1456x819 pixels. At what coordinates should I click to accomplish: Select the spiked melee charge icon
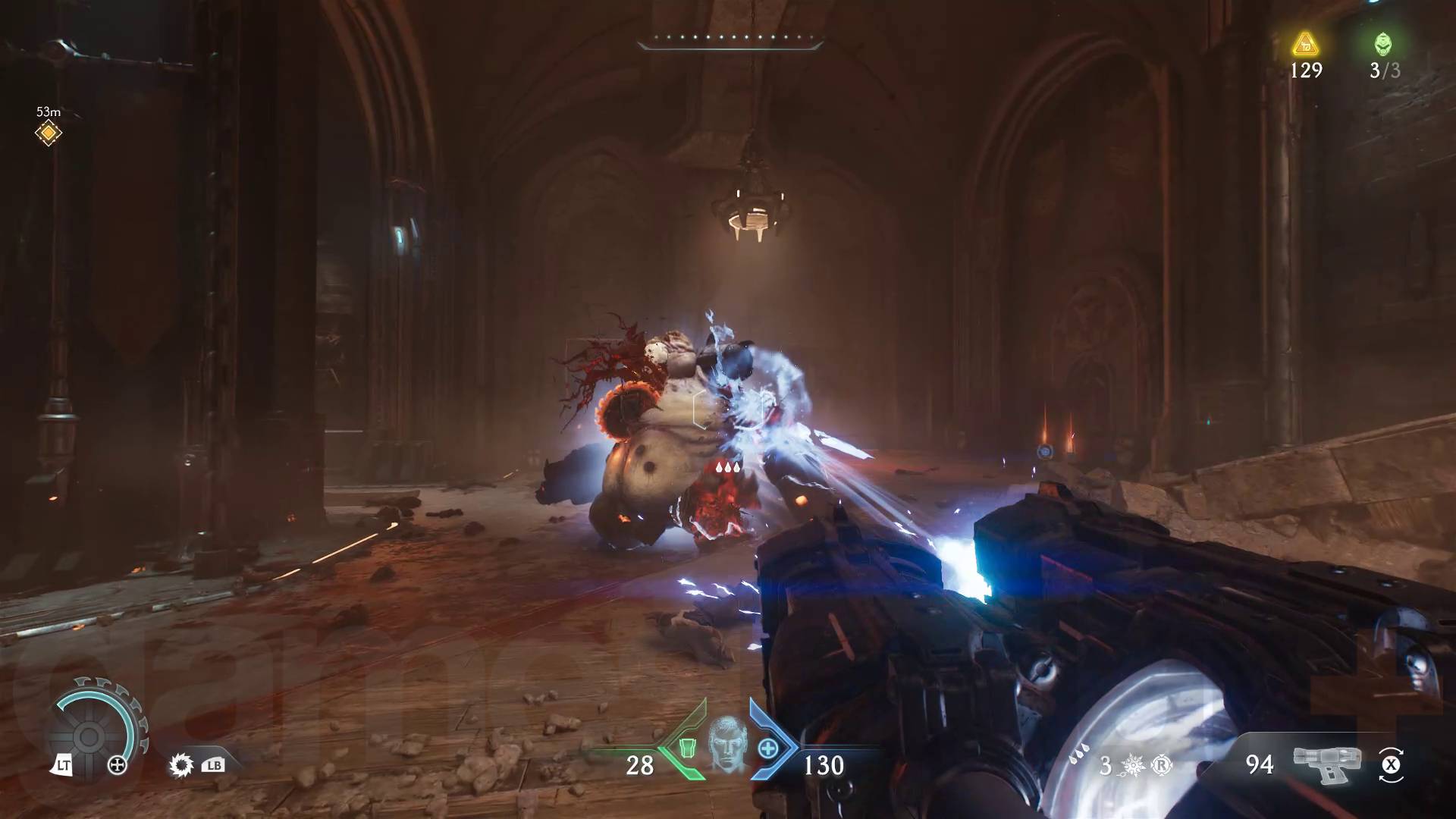[1134, 766]
